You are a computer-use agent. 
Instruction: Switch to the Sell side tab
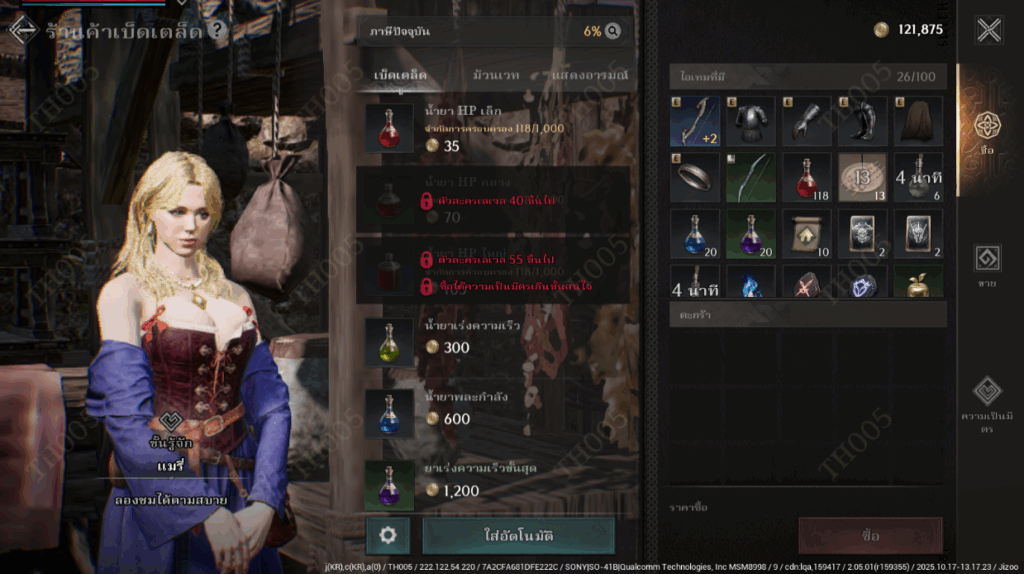coord(987,265)
